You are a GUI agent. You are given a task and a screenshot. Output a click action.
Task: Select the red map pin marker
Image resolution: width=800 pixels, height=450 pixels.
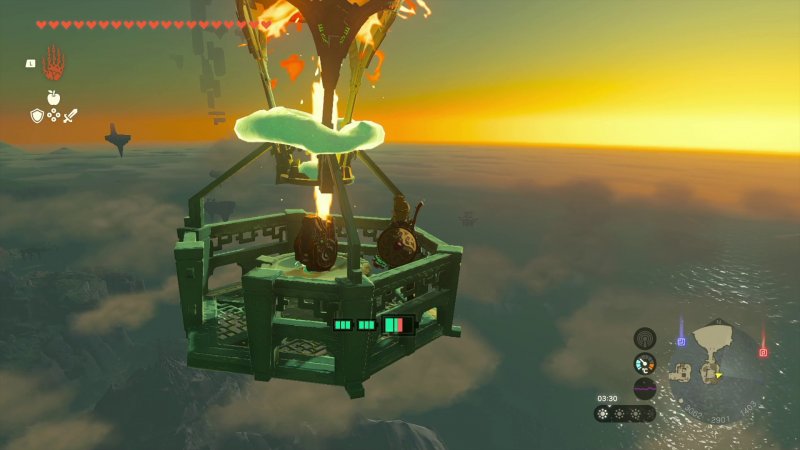click(763, 351)
